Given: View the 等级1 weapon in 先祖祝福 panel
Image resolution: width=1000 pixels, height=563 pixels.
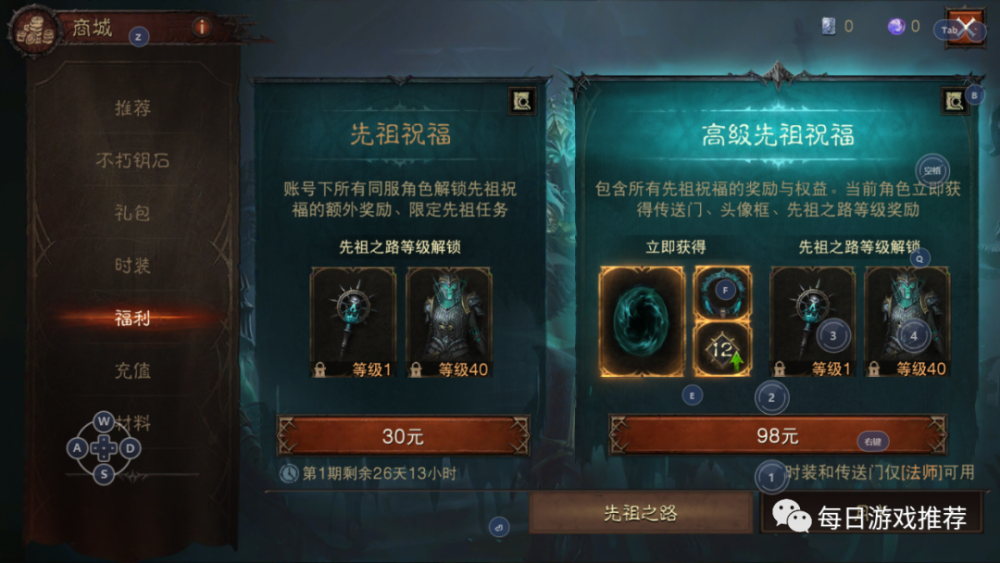Looking at the screenshot, I should tap(354, 320).
